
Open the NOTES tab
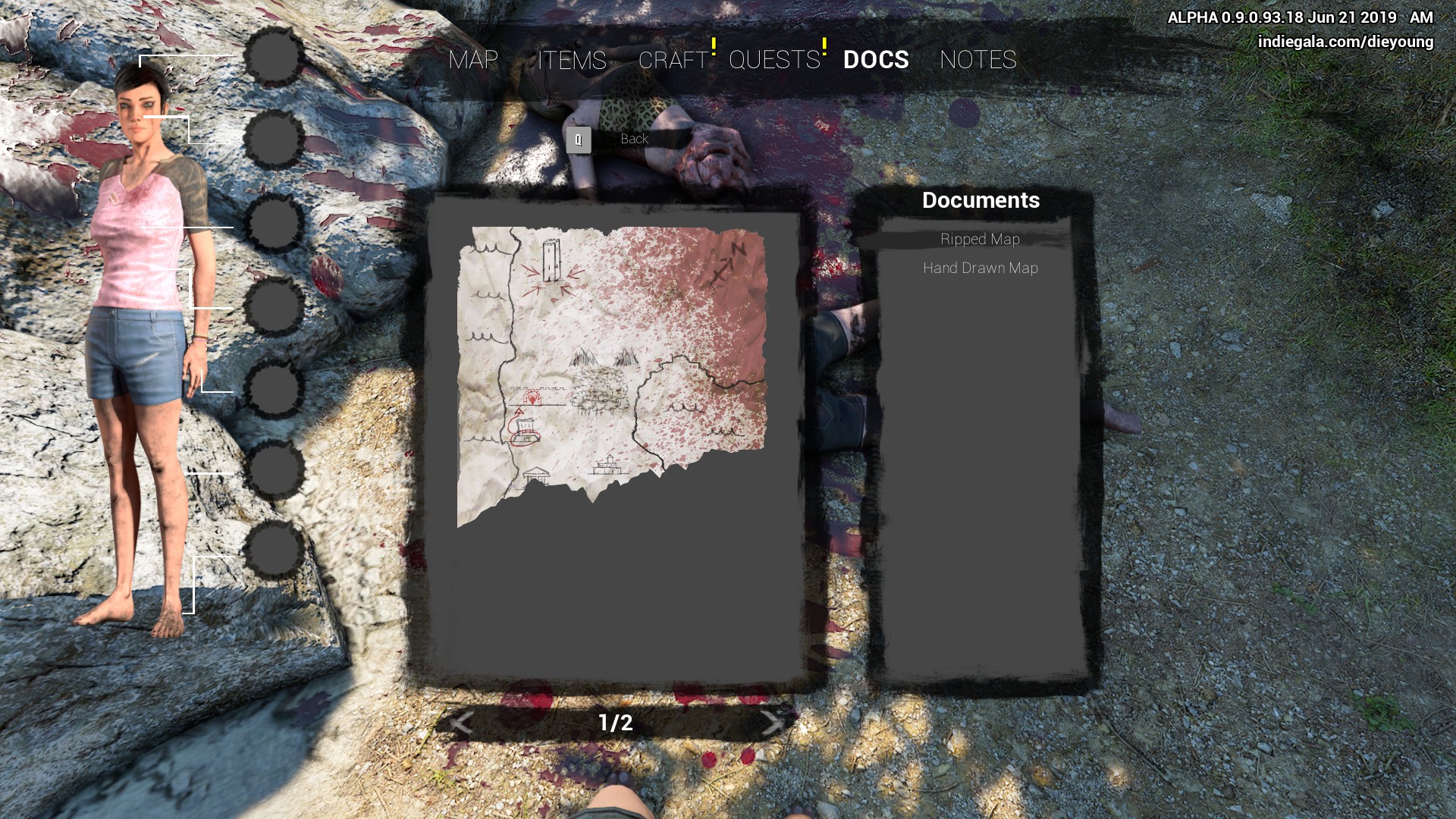pyautogui.click(x=978, y=60)
